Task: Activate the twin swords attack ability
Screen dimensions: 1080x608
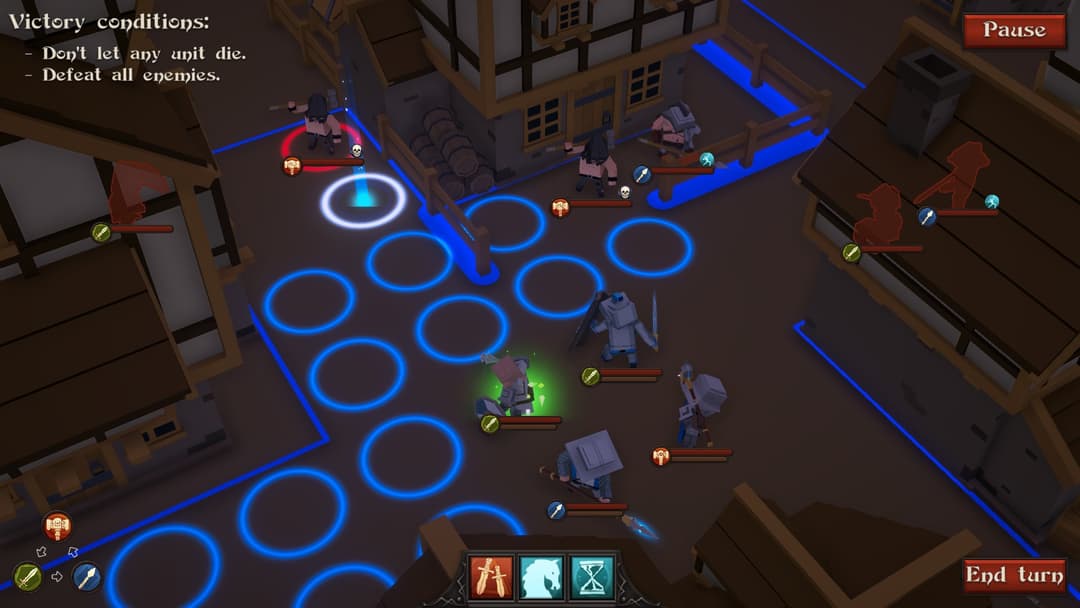Action: coord(491,577)
